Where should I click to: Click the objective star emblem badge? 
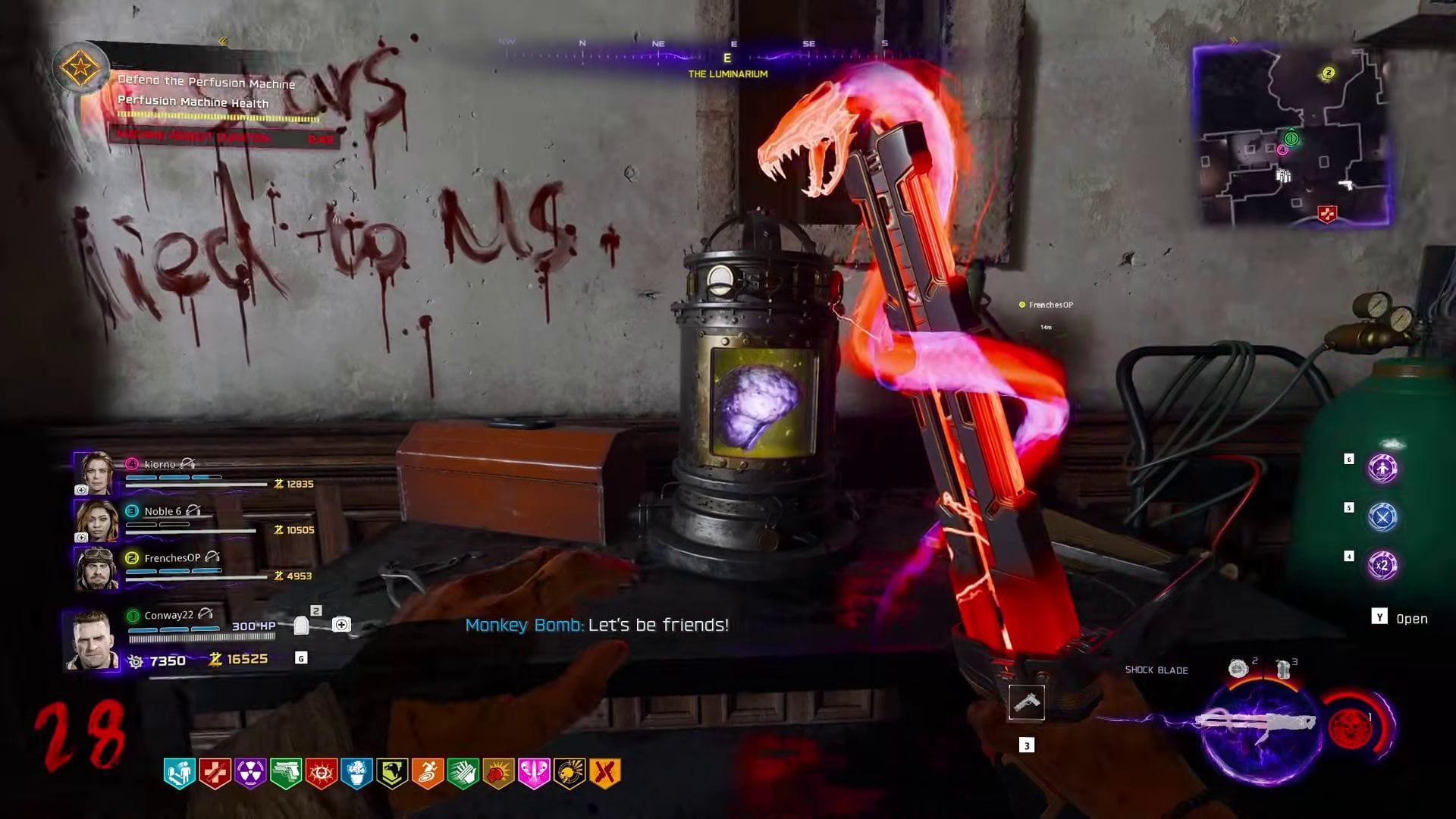pyautogui.click(x=83, y=68)
